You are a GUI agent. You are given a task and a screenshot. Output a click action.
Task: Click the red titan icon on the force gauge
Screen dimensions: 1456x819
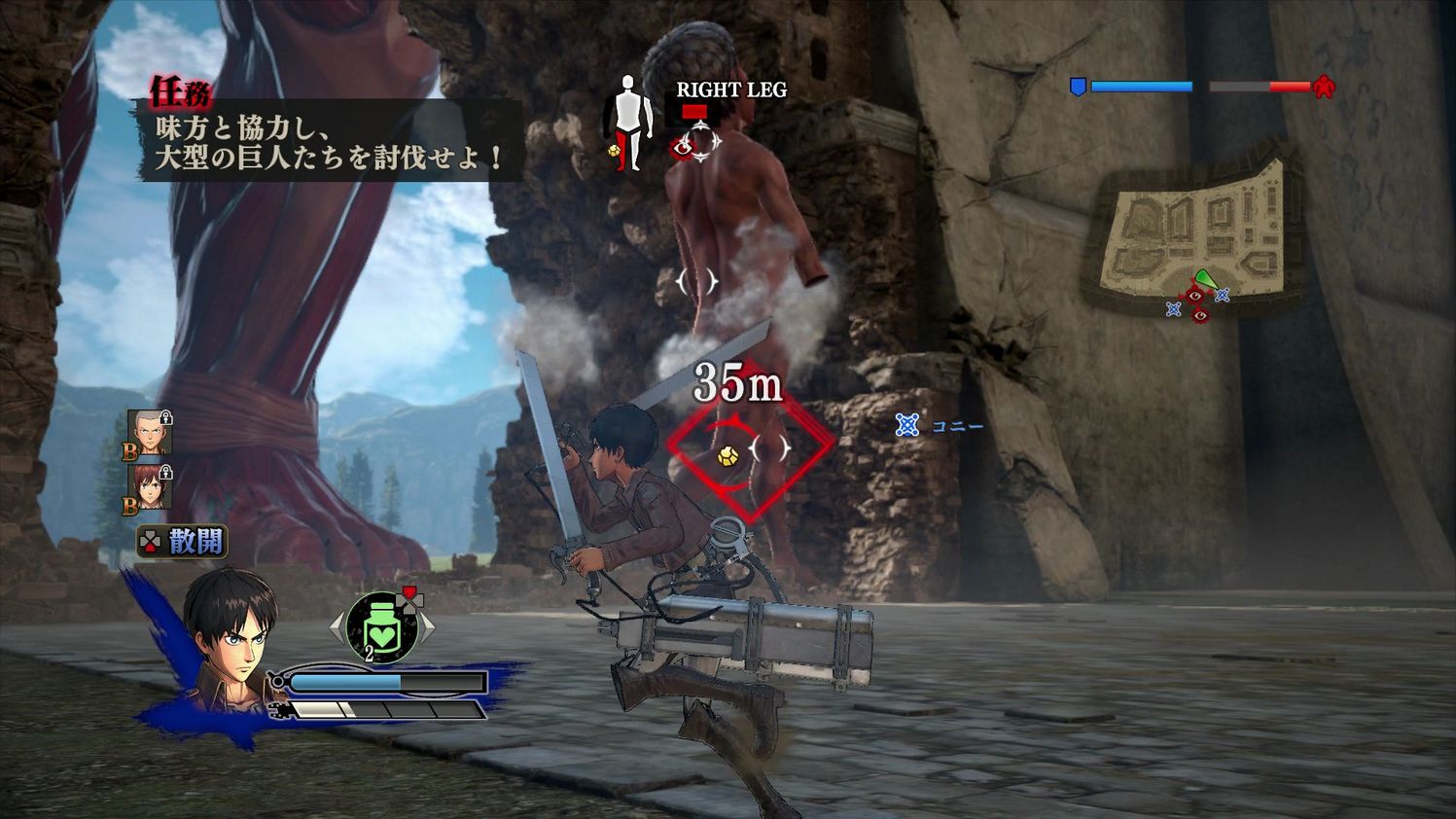[1325, 86]
